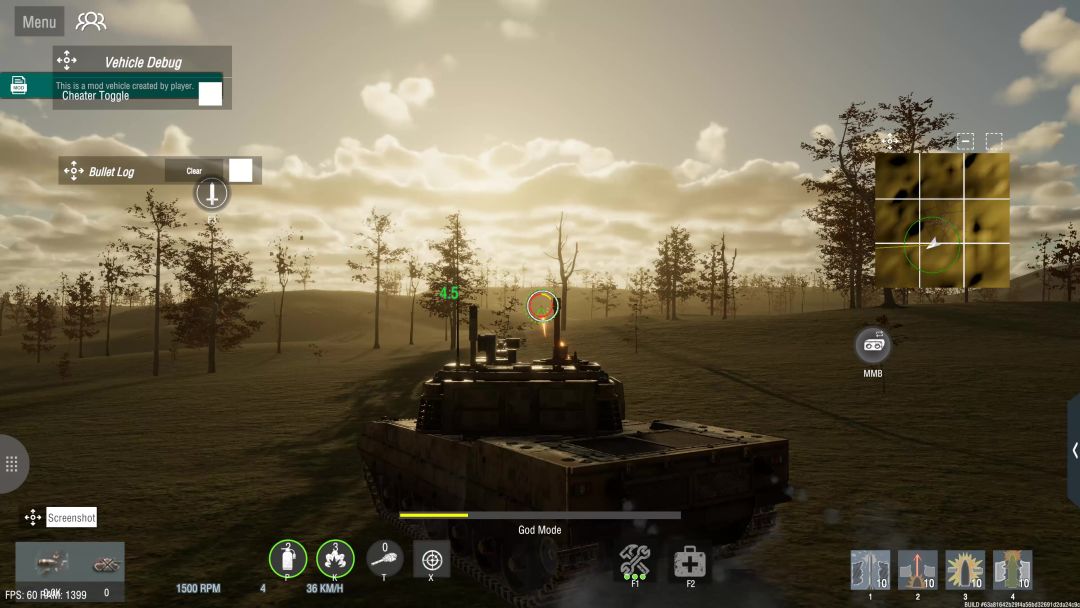Toggle the crosshair targeting icon
Screen dimensions: 1080x608
[x=432, y=558]
